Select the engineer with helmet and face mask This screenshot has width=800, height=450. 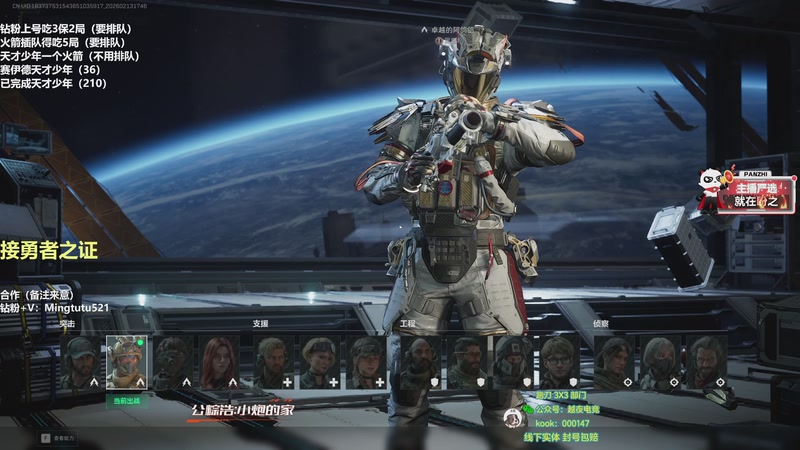(x=513, y=361)
